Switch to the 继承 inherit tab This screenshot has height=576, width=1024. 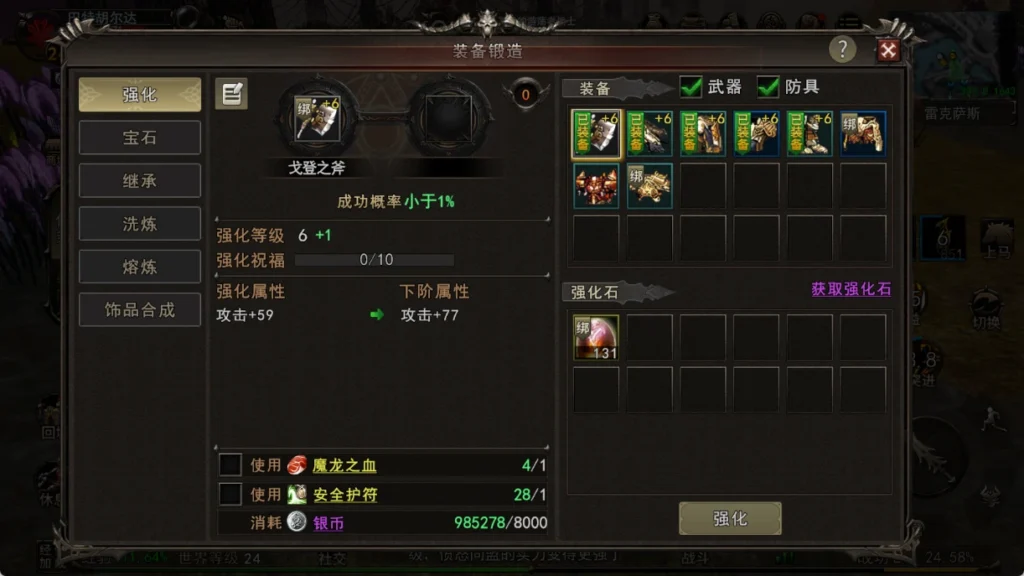pos(140,181)
